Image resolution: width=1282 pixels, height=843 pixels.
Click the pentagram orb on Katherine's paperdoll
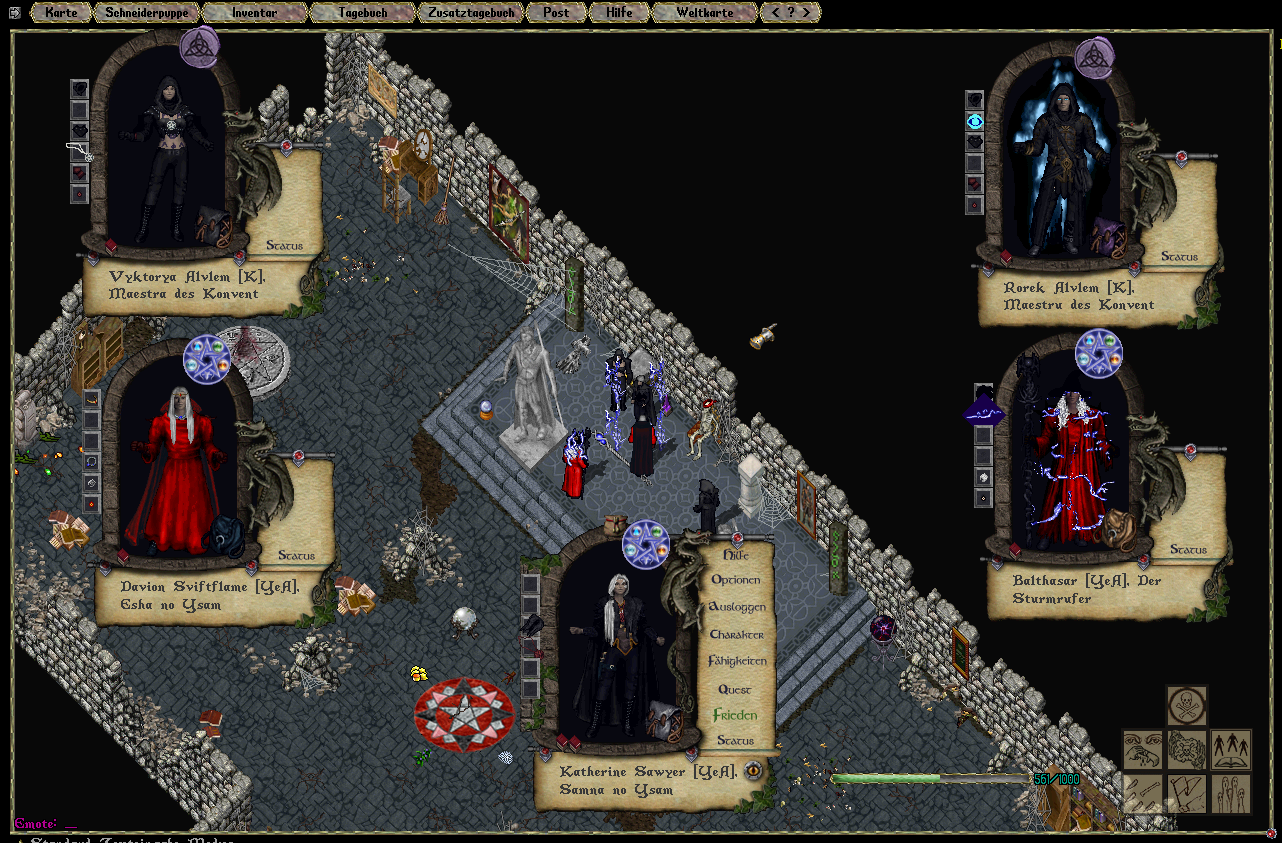645,544
